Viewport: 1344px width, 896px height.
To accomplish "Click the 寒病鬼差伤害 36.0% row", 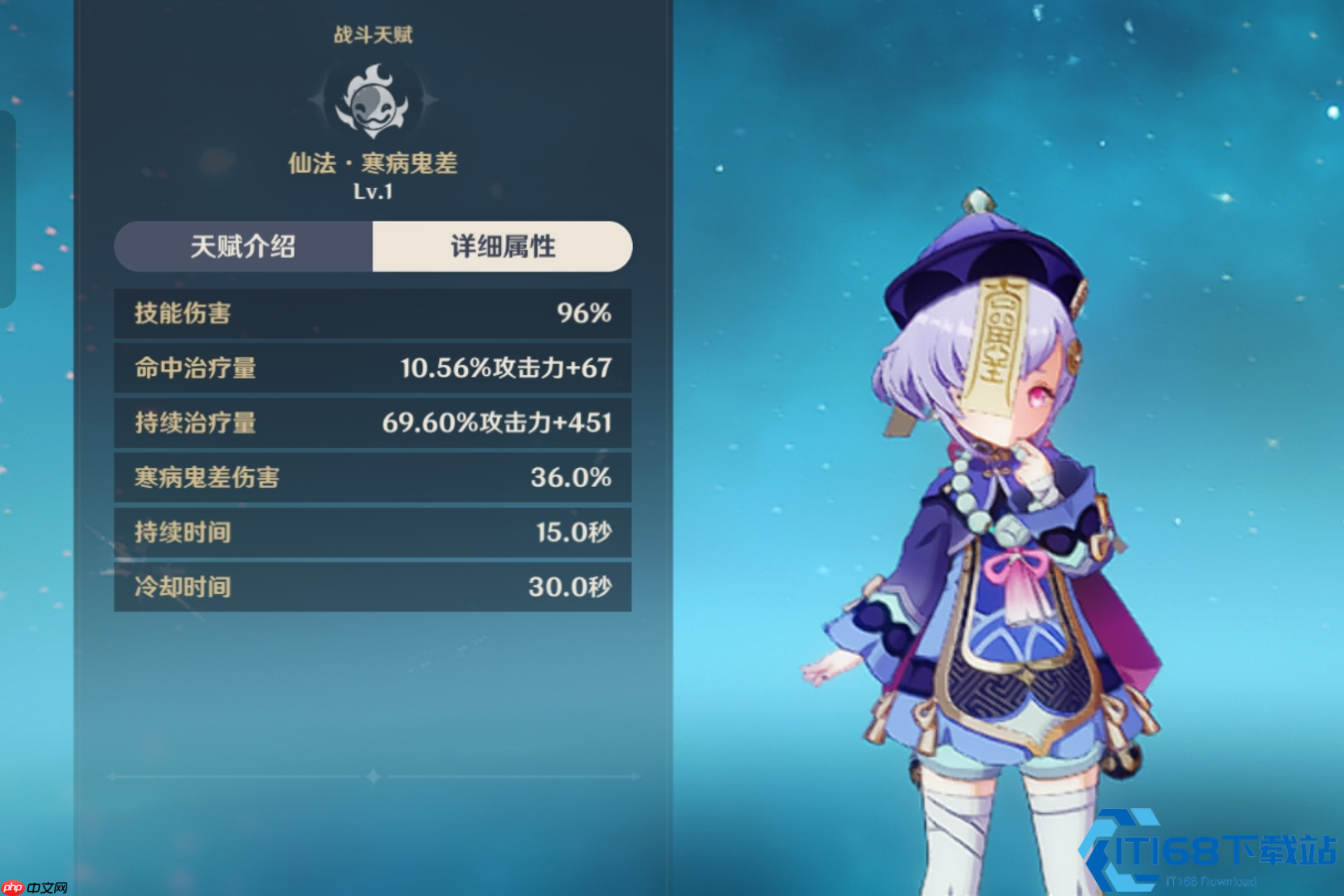I will click(373, 478).
